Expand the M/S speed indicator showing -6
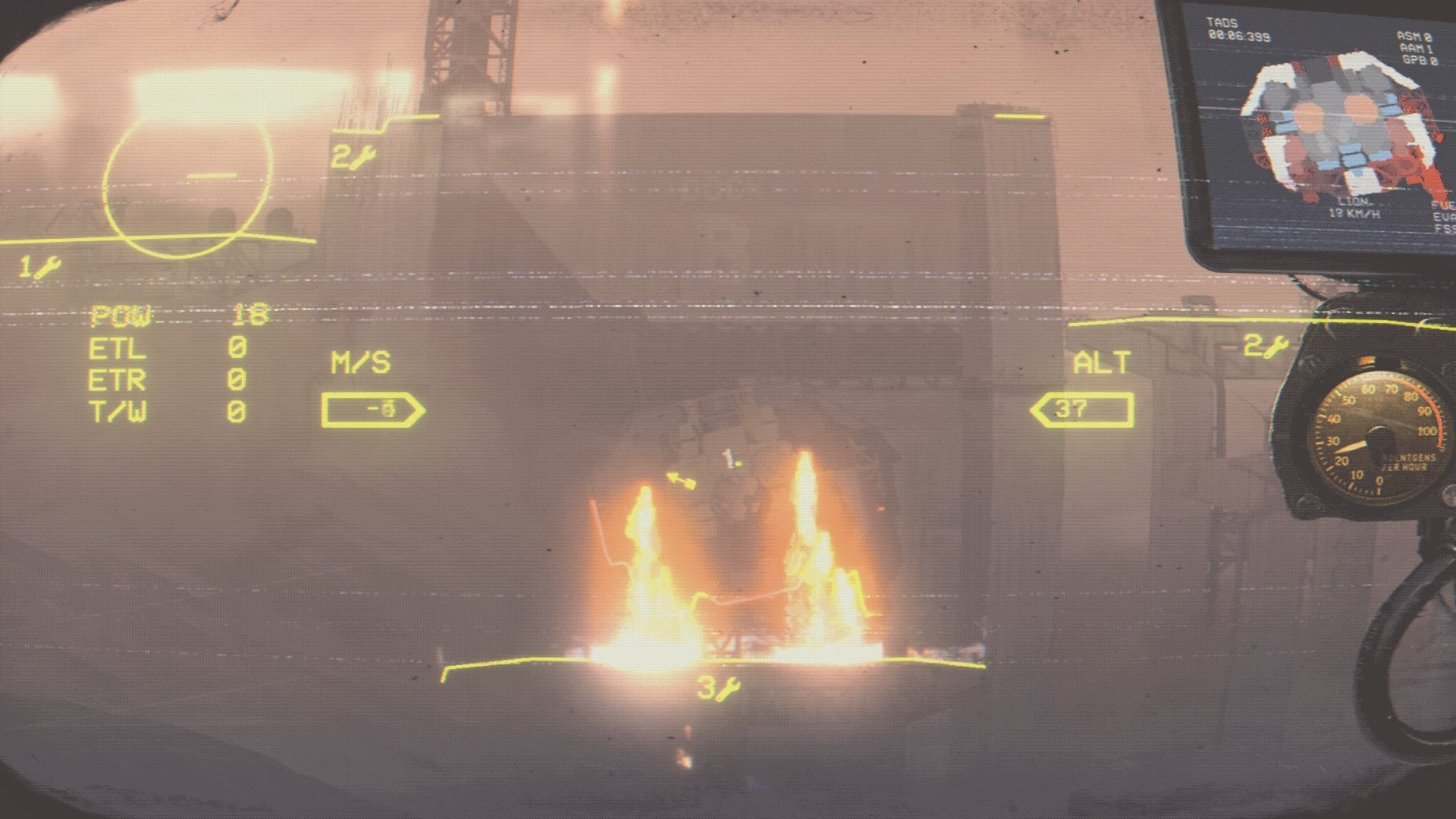Screen dimensions: 1456x819 [375, 409]
